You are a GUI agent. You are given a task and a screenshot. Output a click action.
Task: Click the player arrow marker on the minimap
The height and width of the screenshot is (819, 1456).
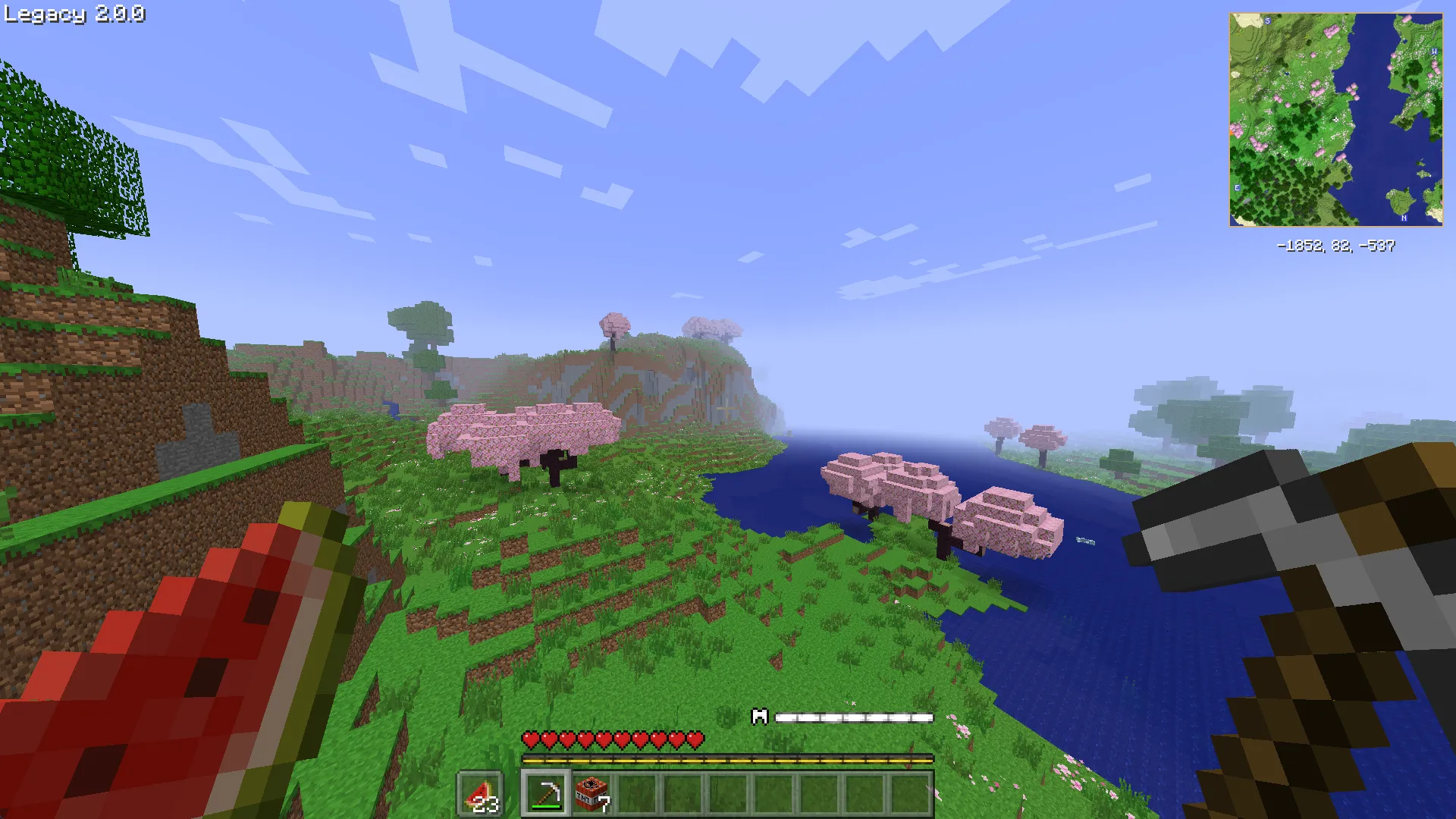1336,119
